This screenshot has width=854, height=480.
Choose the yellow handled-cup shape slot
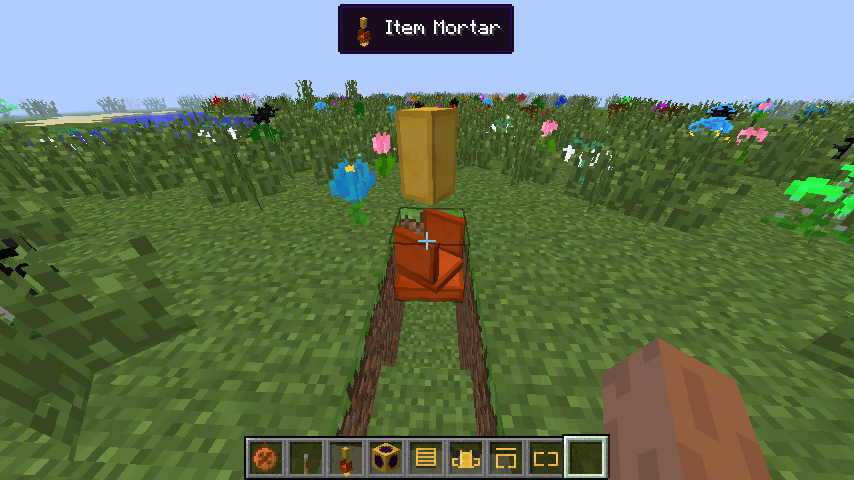click(x=466, y=459)
